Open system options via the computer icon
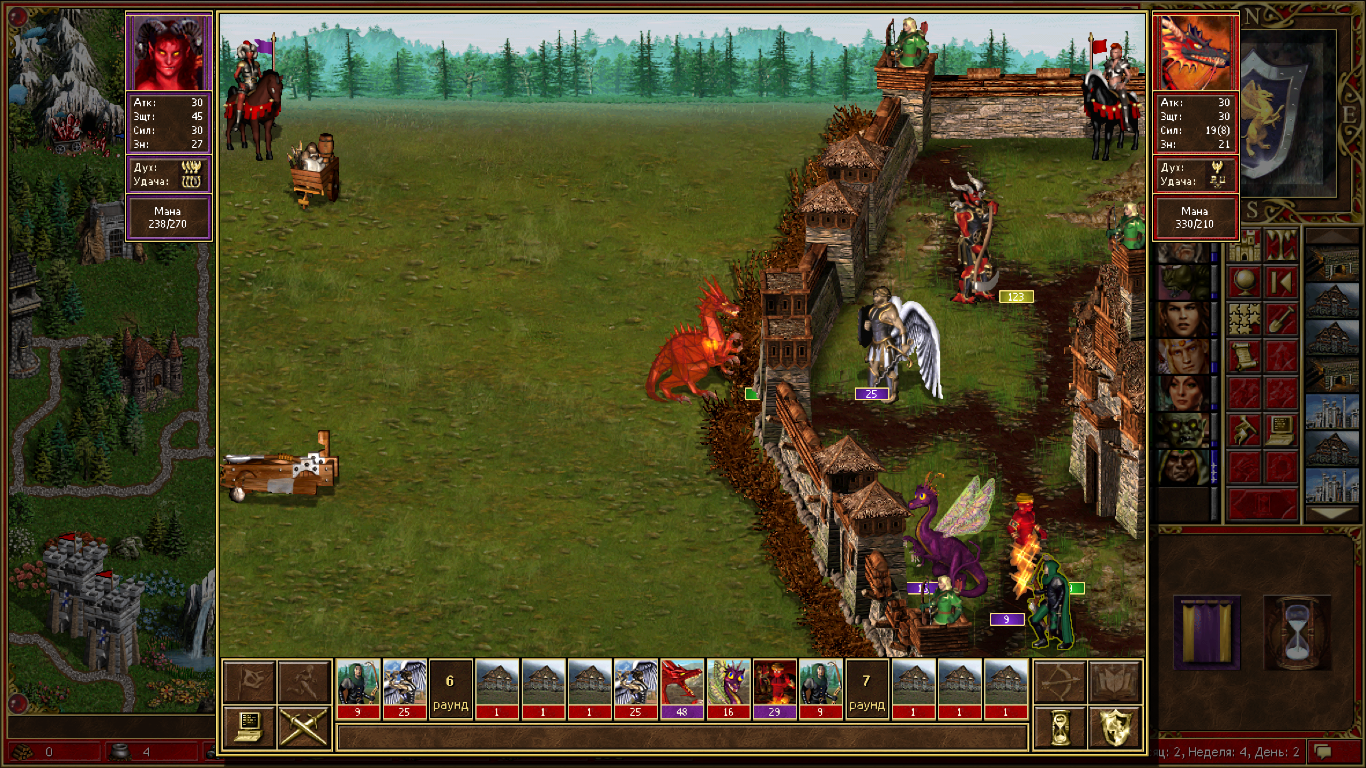Image resolution: width=1366 pixels, height=768 pixels. click(x=249, y=727)
